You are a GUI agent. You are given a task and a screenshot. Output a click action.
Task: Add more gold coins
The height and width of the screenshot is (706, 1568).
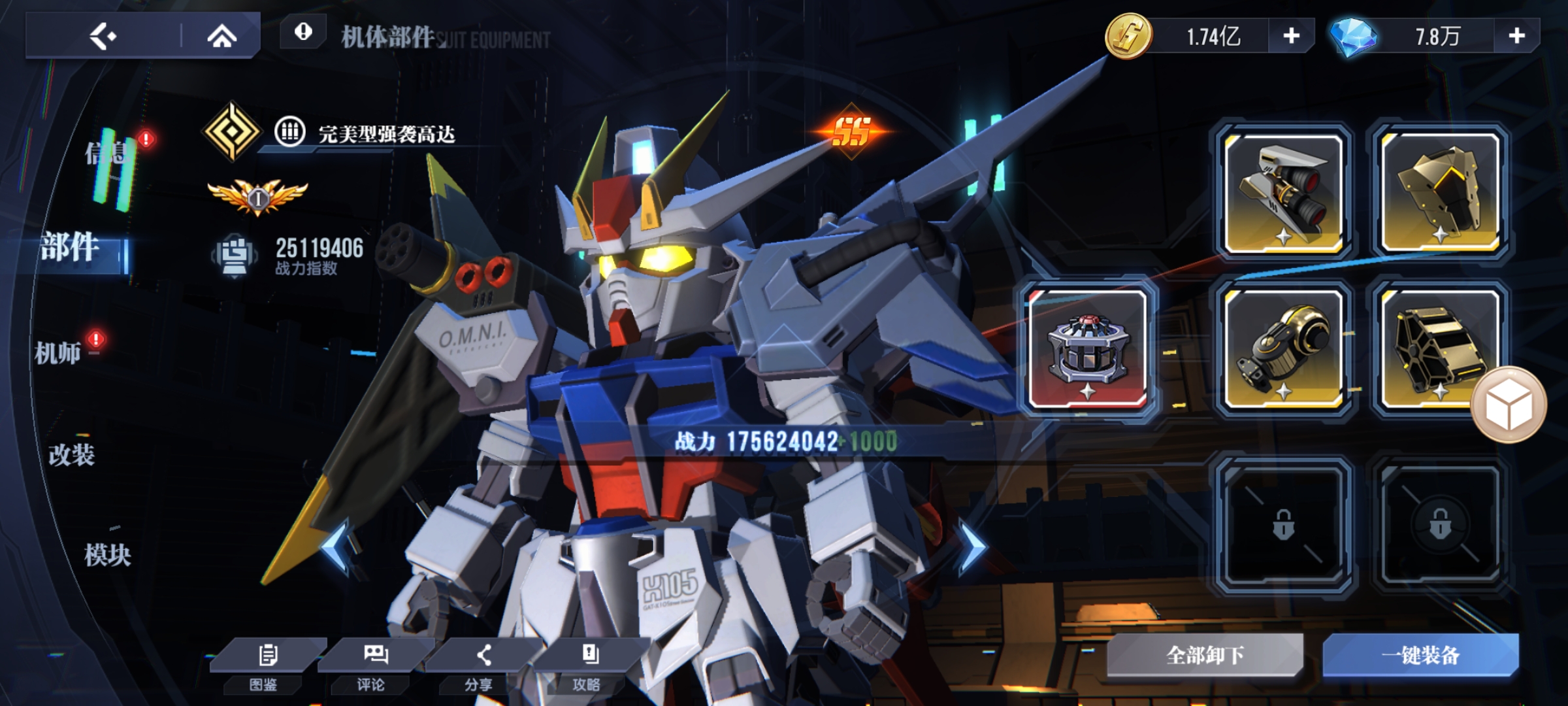tap(1291, 36)
